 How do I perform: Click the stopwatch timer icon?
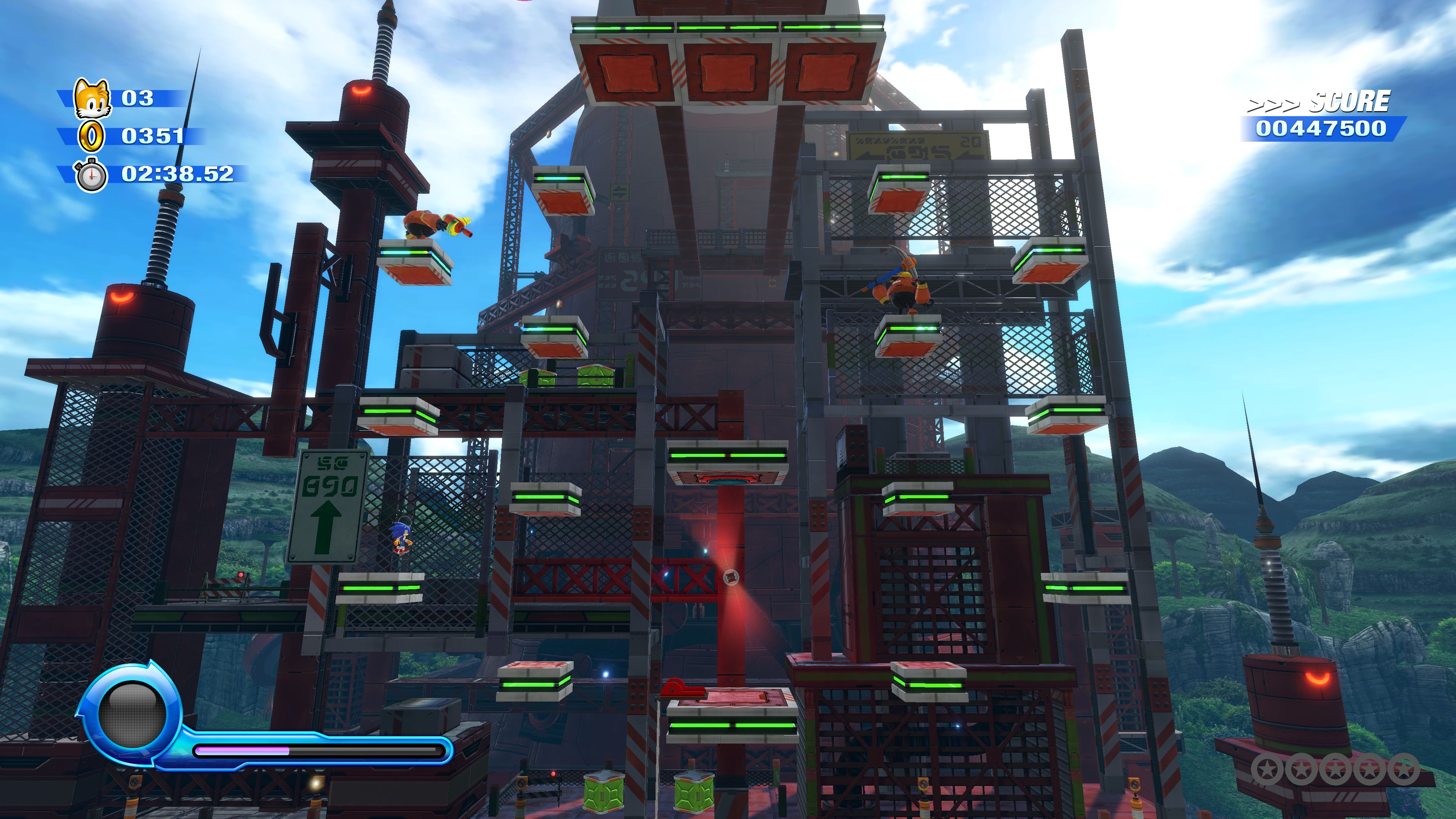click(91, 175)
